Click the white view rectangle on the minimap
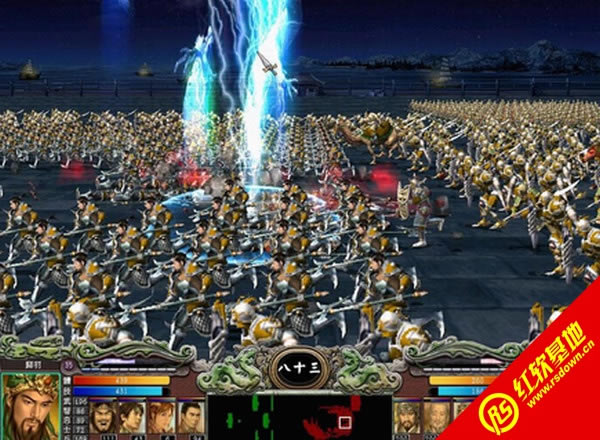 343,422
